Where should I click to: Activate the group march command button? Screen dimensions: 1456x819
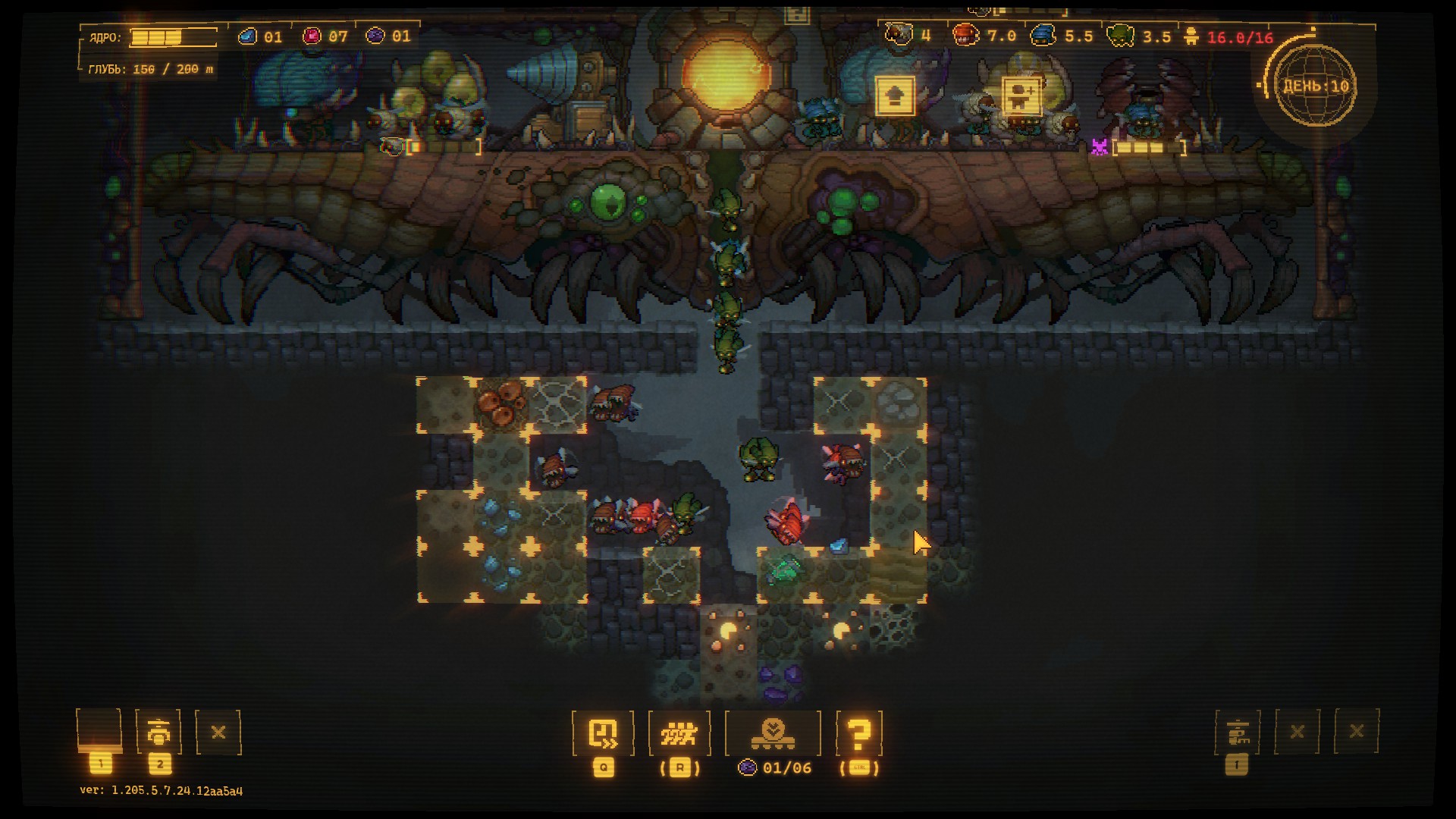tap(679, 733)
